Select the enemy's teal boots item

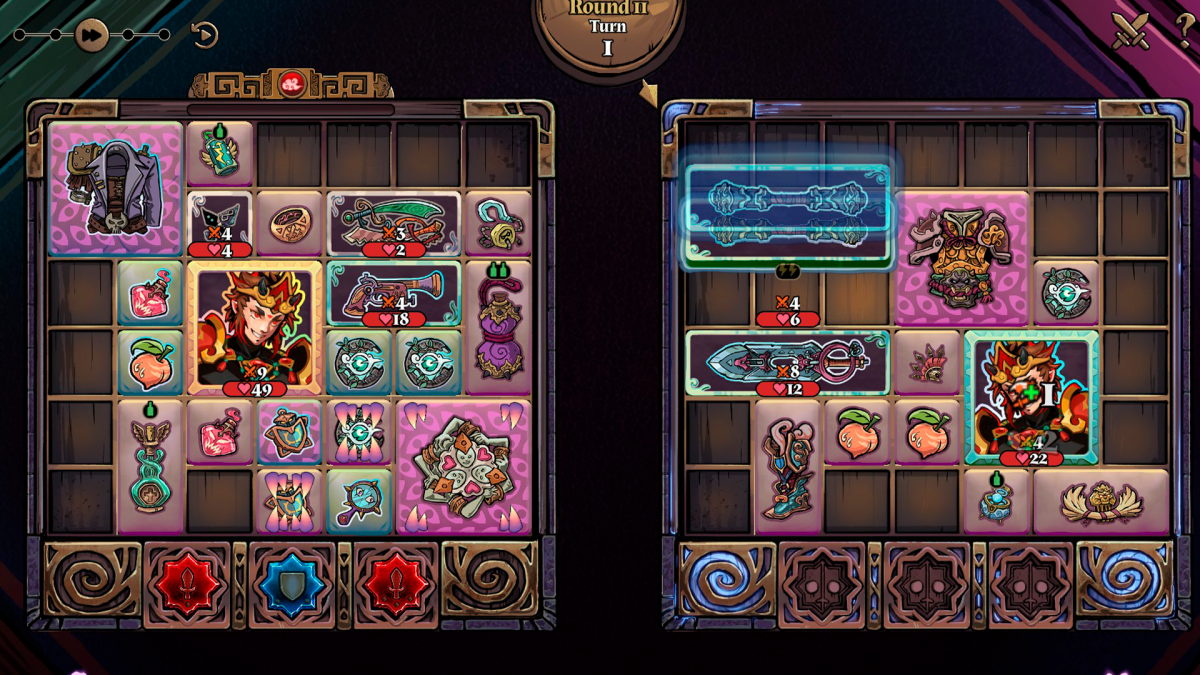[x=788, y=467]
